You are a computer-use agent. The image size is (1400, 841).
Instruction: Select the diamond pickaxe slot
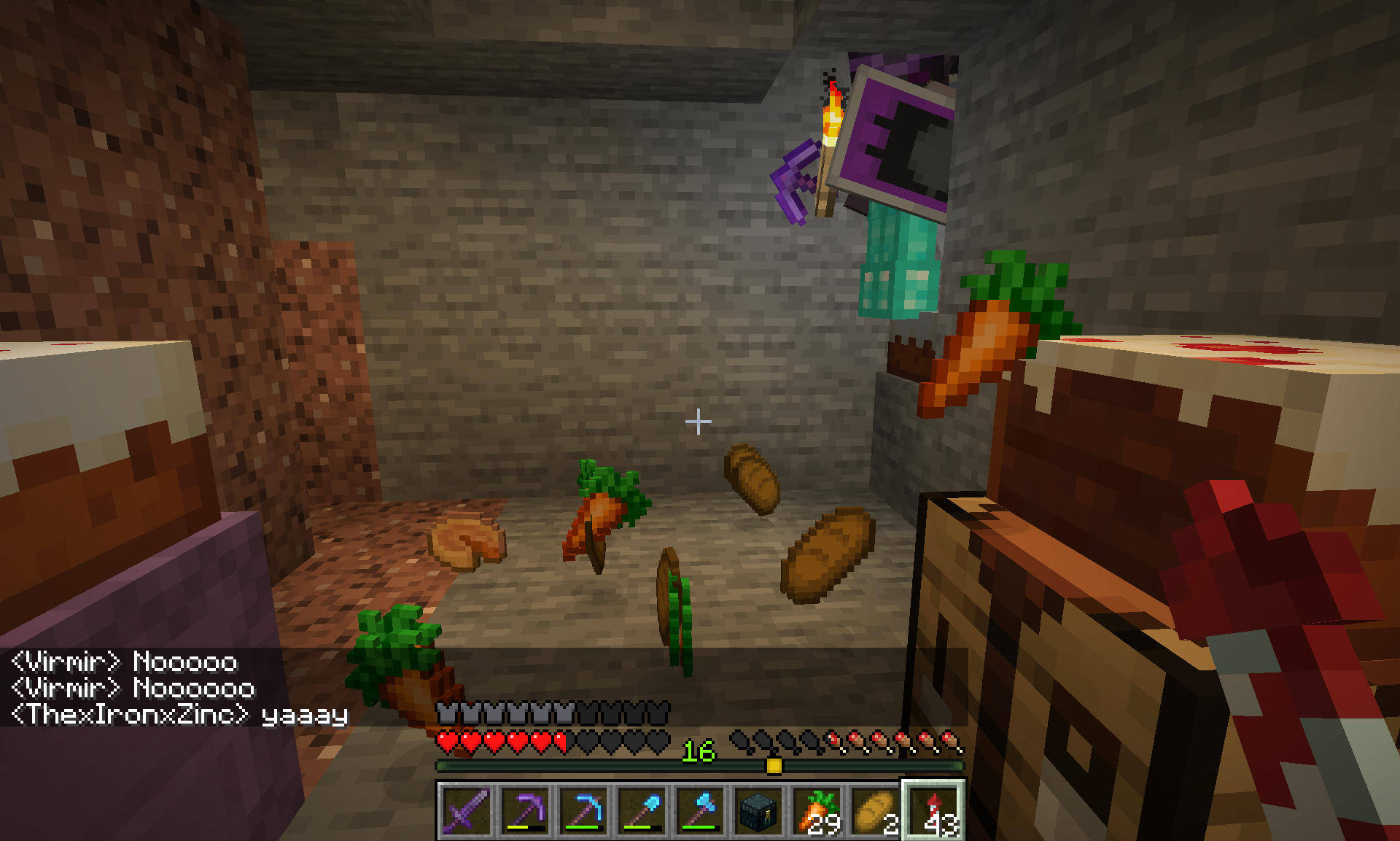583,810
